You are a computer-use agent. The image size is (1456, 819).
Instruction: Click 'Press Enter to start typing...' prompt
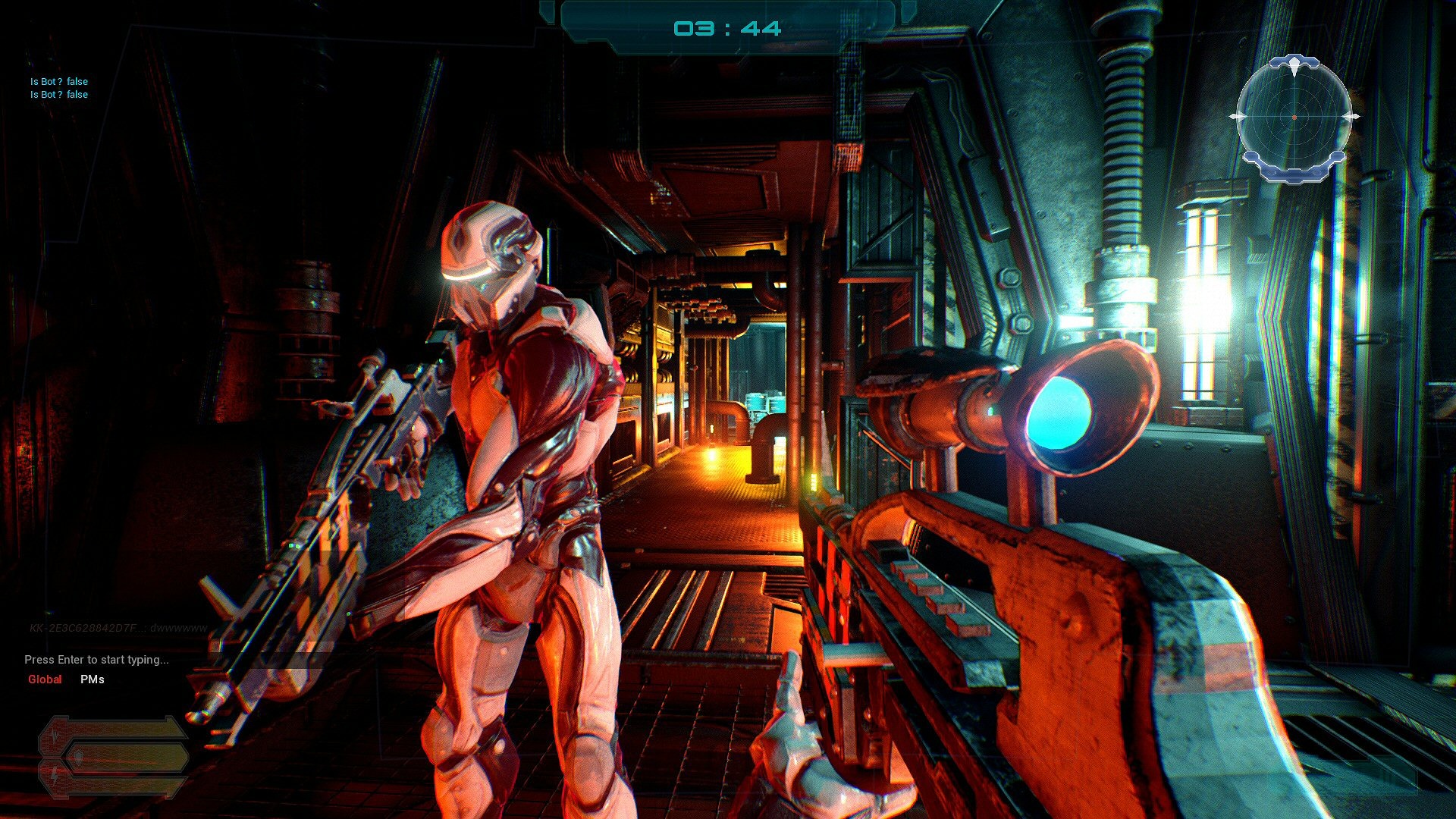click(x=96, y=660)
